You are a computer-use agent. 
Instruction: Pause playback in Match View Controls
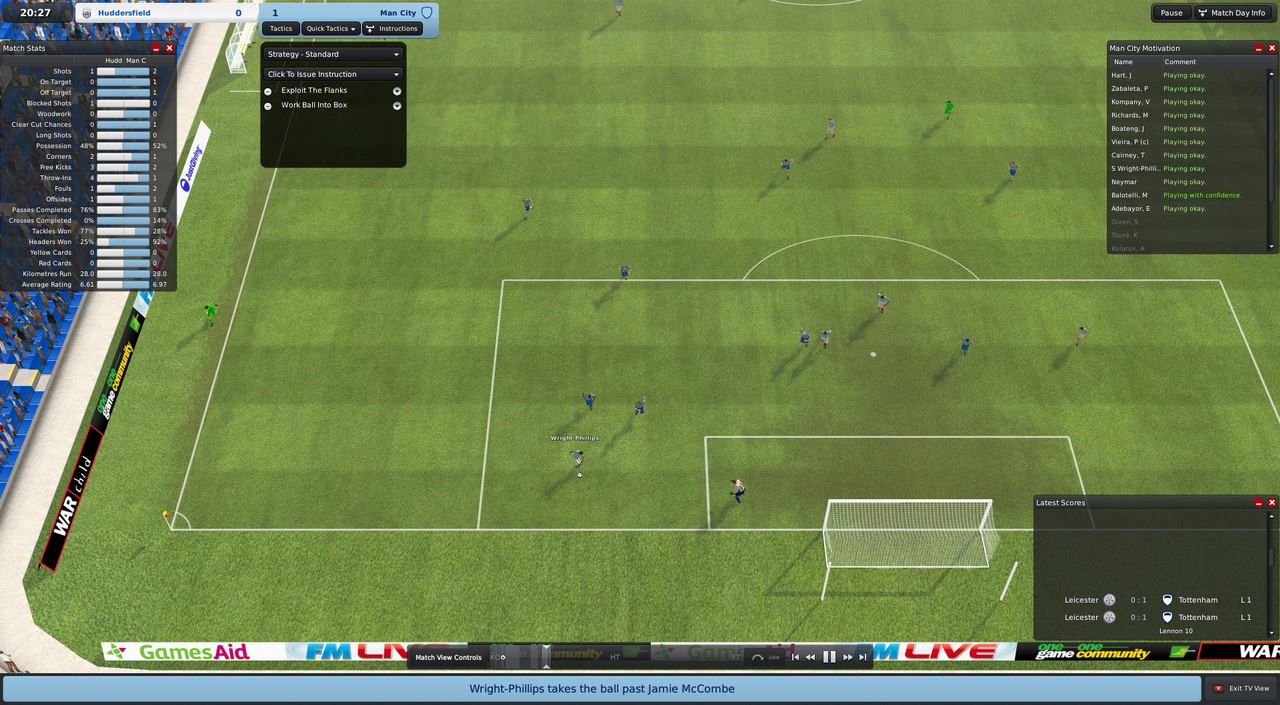coord(829,657)
